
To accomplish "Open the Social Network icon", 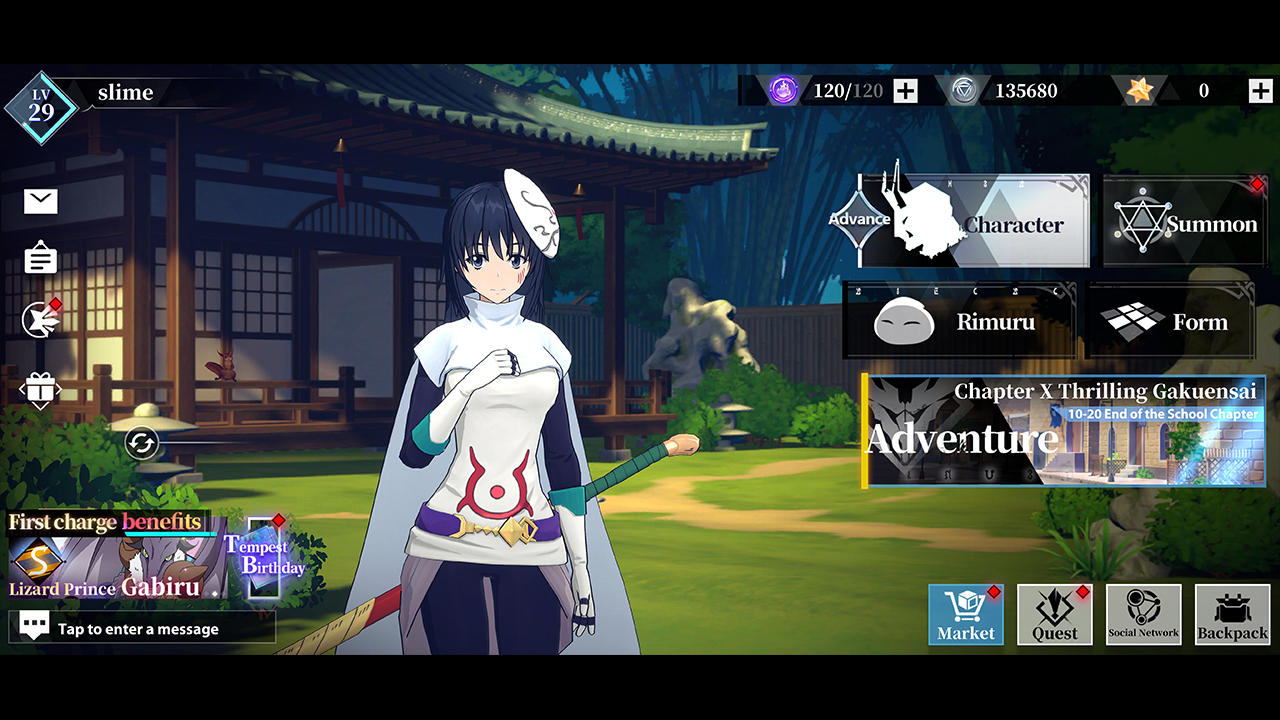I will click(x=1143, y=614).
